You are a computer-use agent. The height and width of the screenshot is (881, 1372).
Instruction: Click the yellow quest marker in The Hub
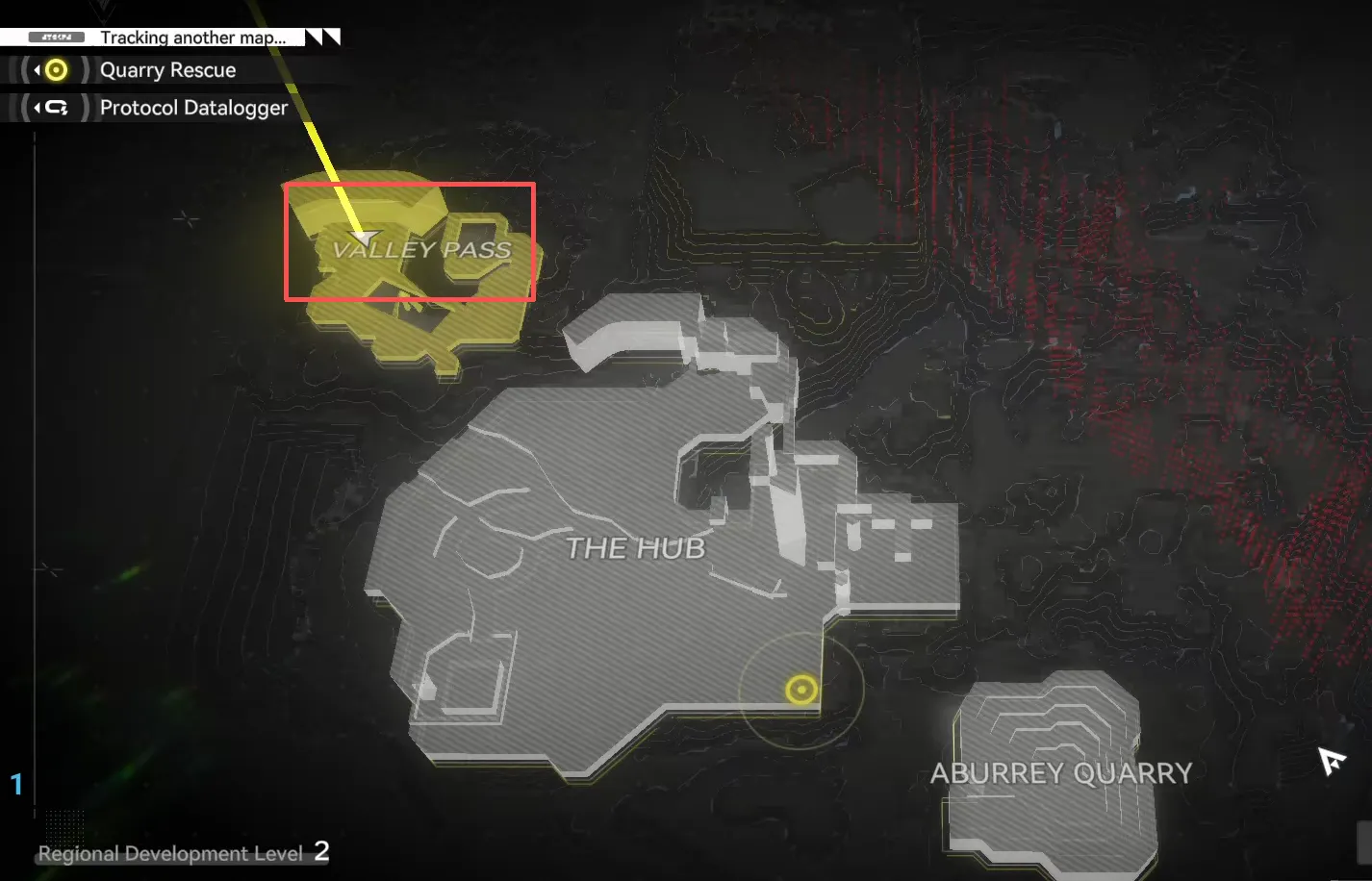point(800,690)
